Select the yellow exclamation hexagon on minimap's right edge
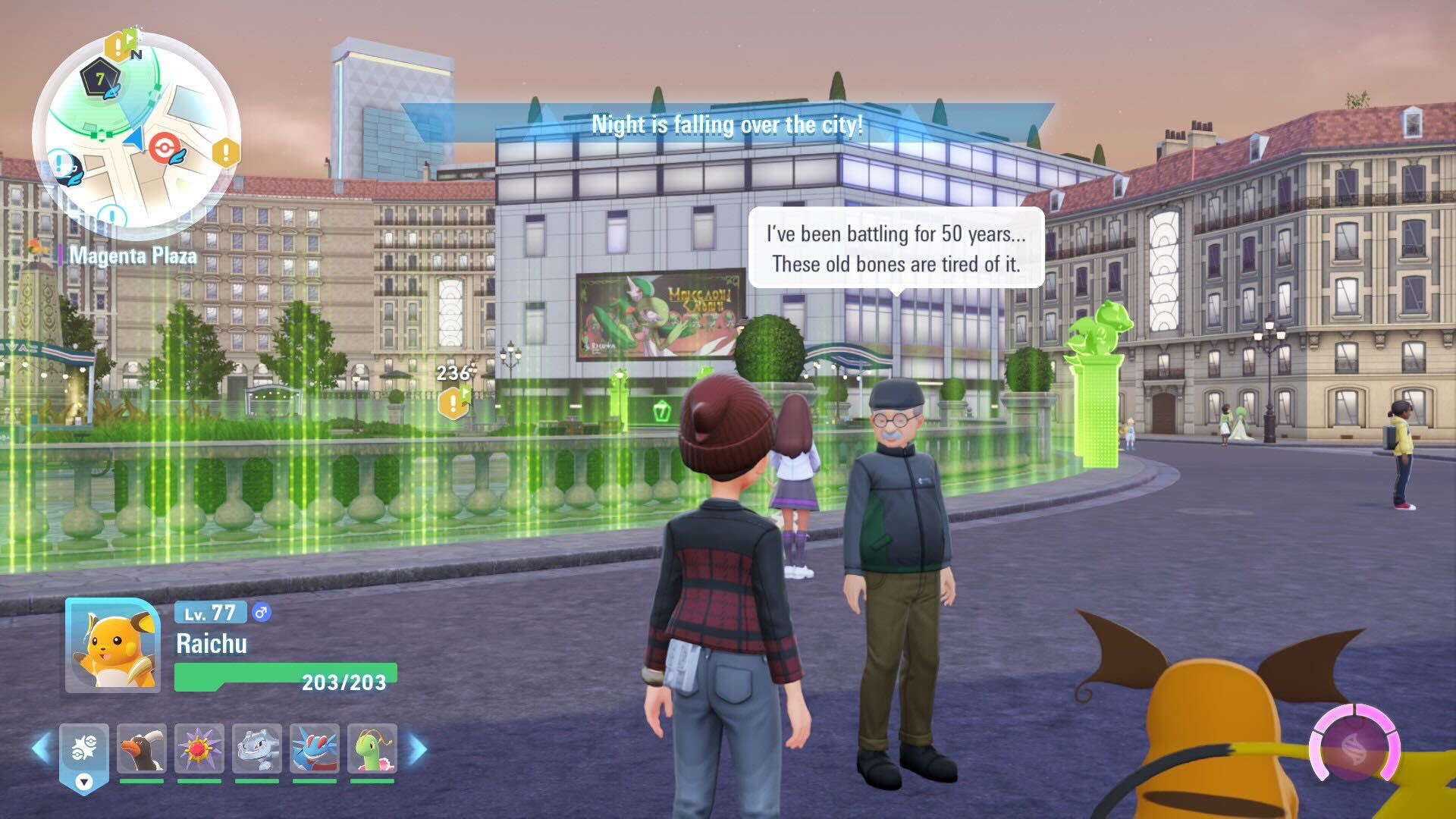Screen dimensions: 1456x819 point(225,152)
